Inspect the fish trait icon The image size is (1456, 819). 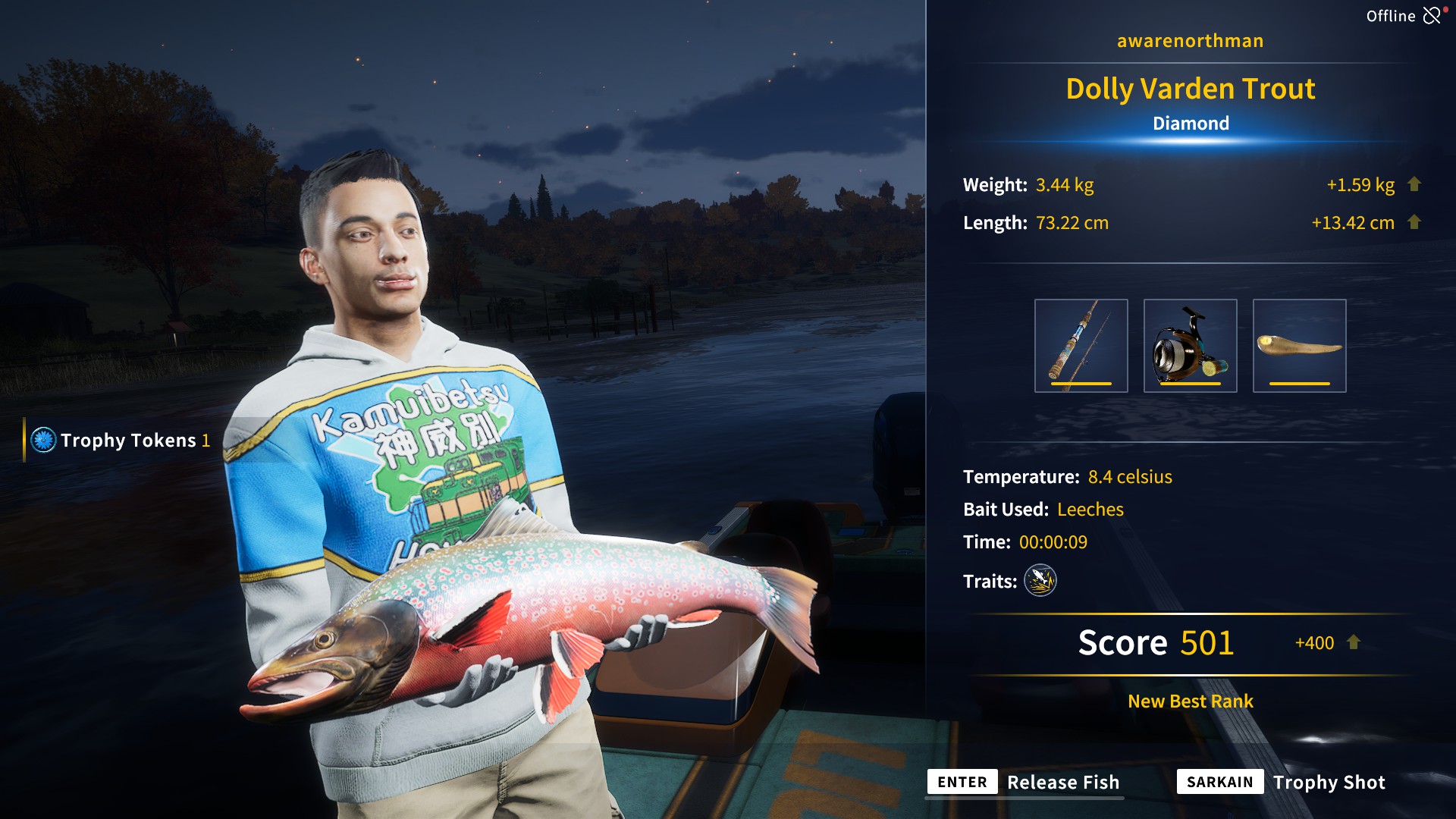1040,581
